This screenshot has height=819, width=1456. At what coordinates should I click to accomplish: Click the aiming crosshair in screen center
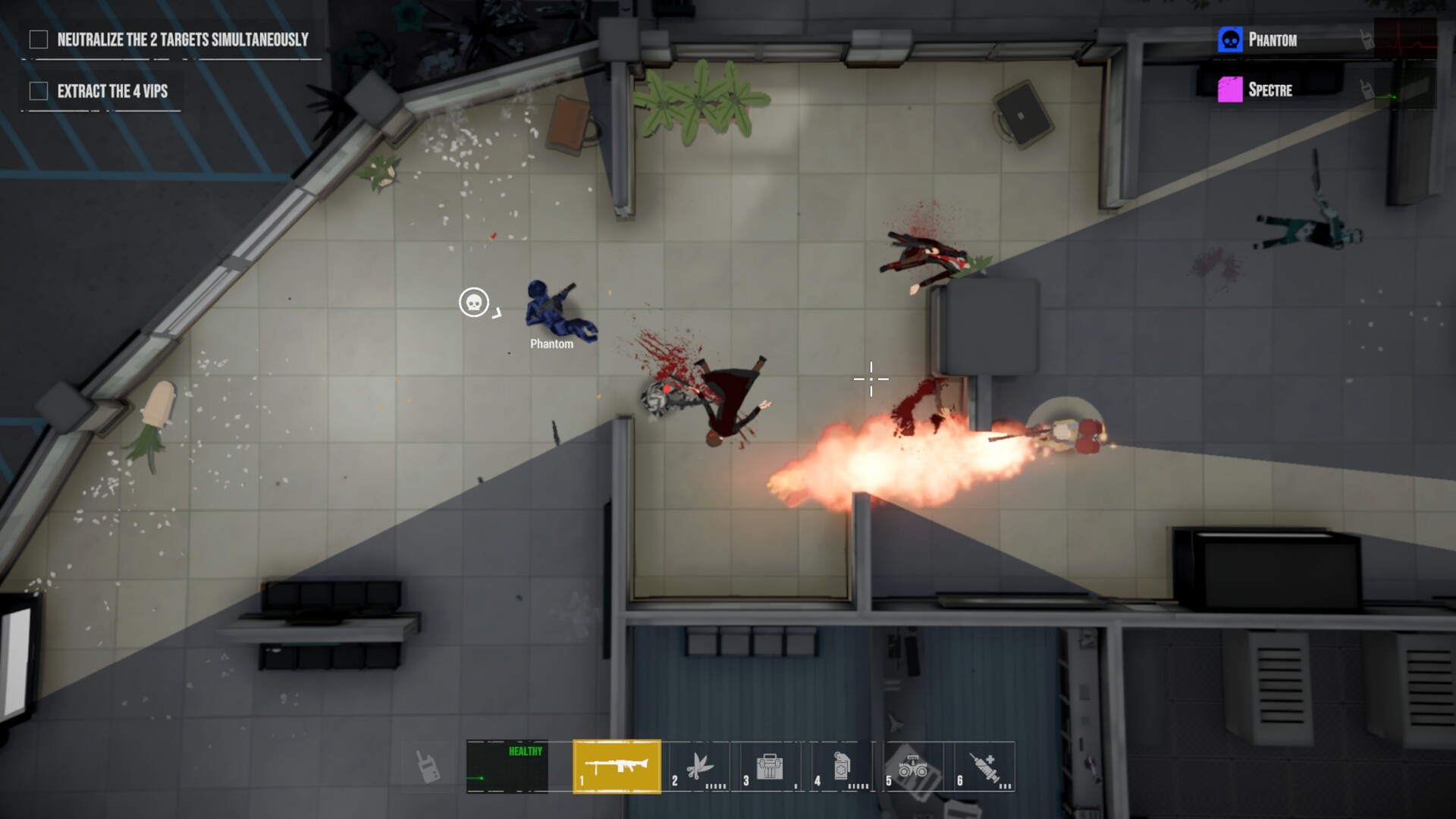870,378
